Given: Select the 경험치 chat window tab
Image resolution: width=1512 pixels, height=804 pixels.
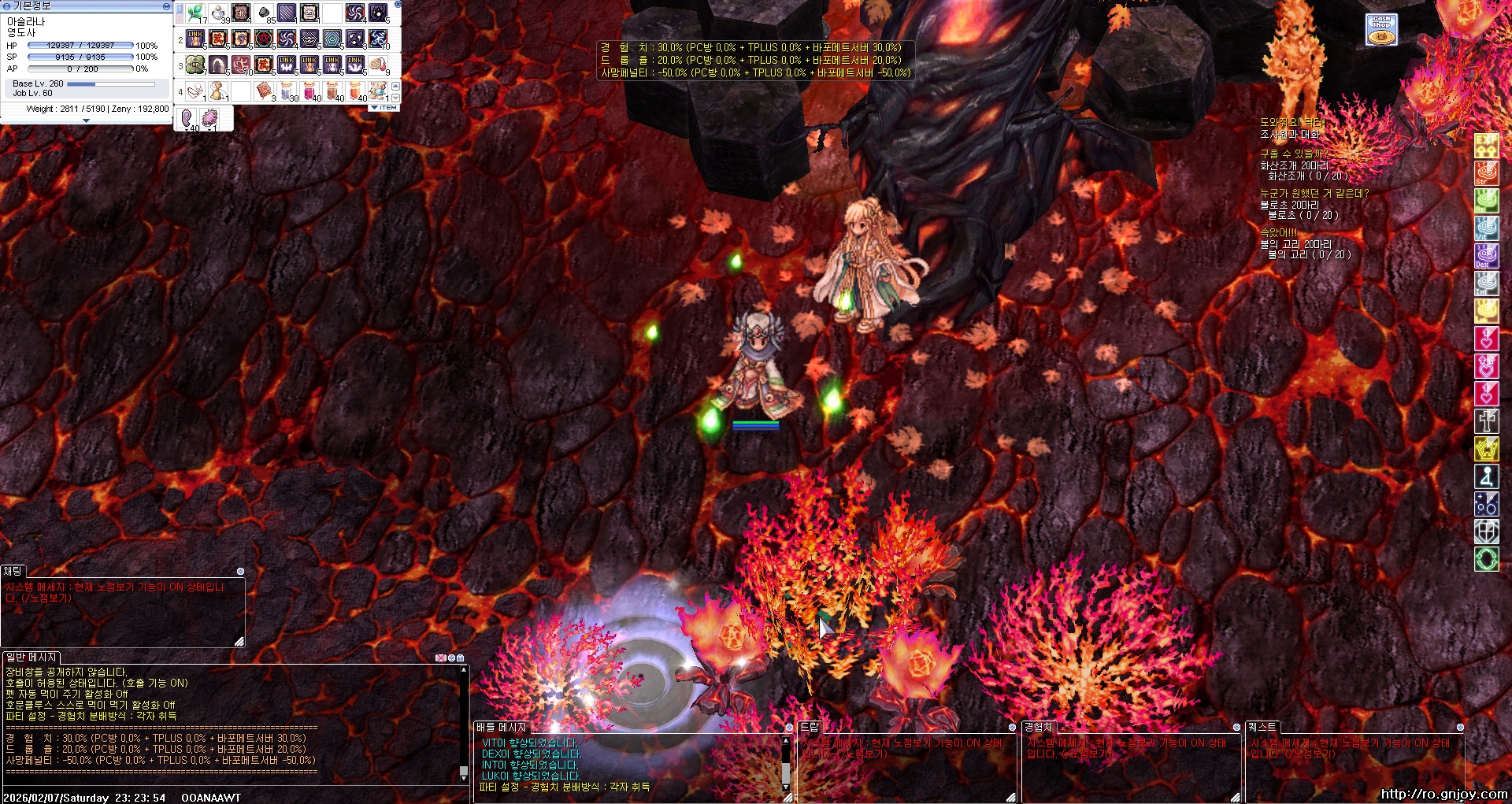Looking at the screenshot, I should (1038, 727).
